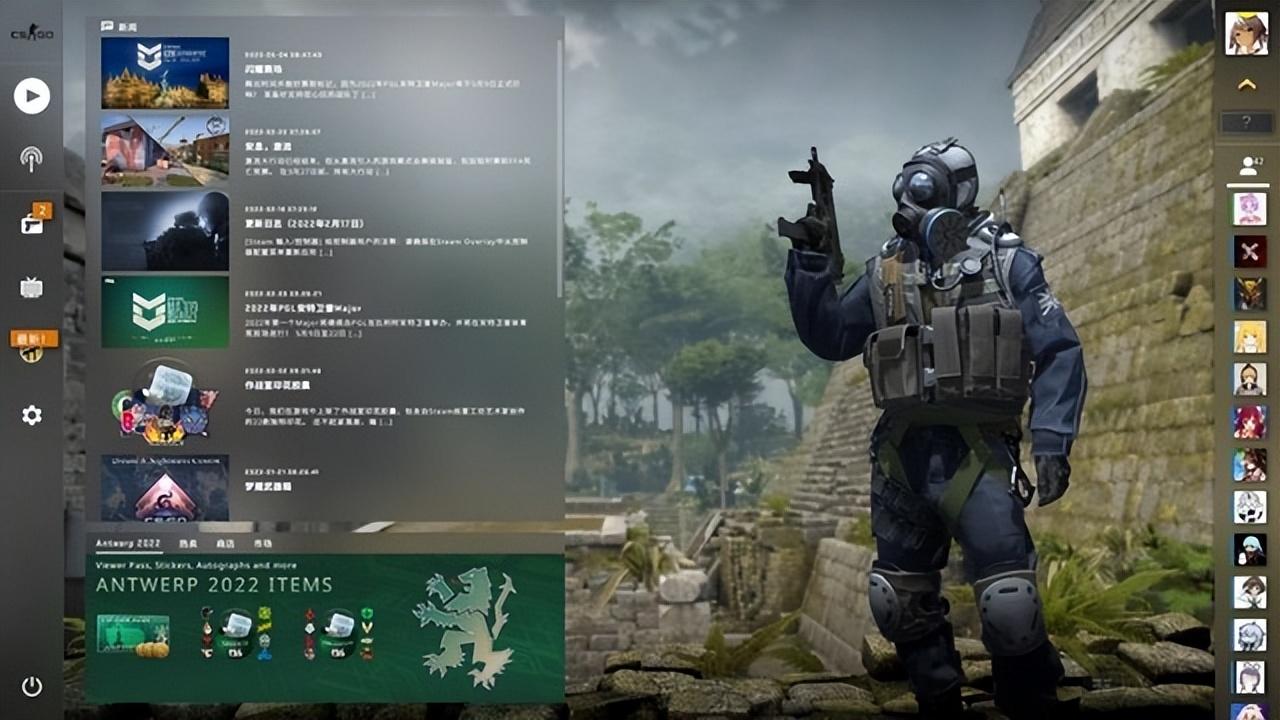Open the news thumbnail with the pink wall map
Viewport: 1280px width, 720px height.
pos(165,151)
